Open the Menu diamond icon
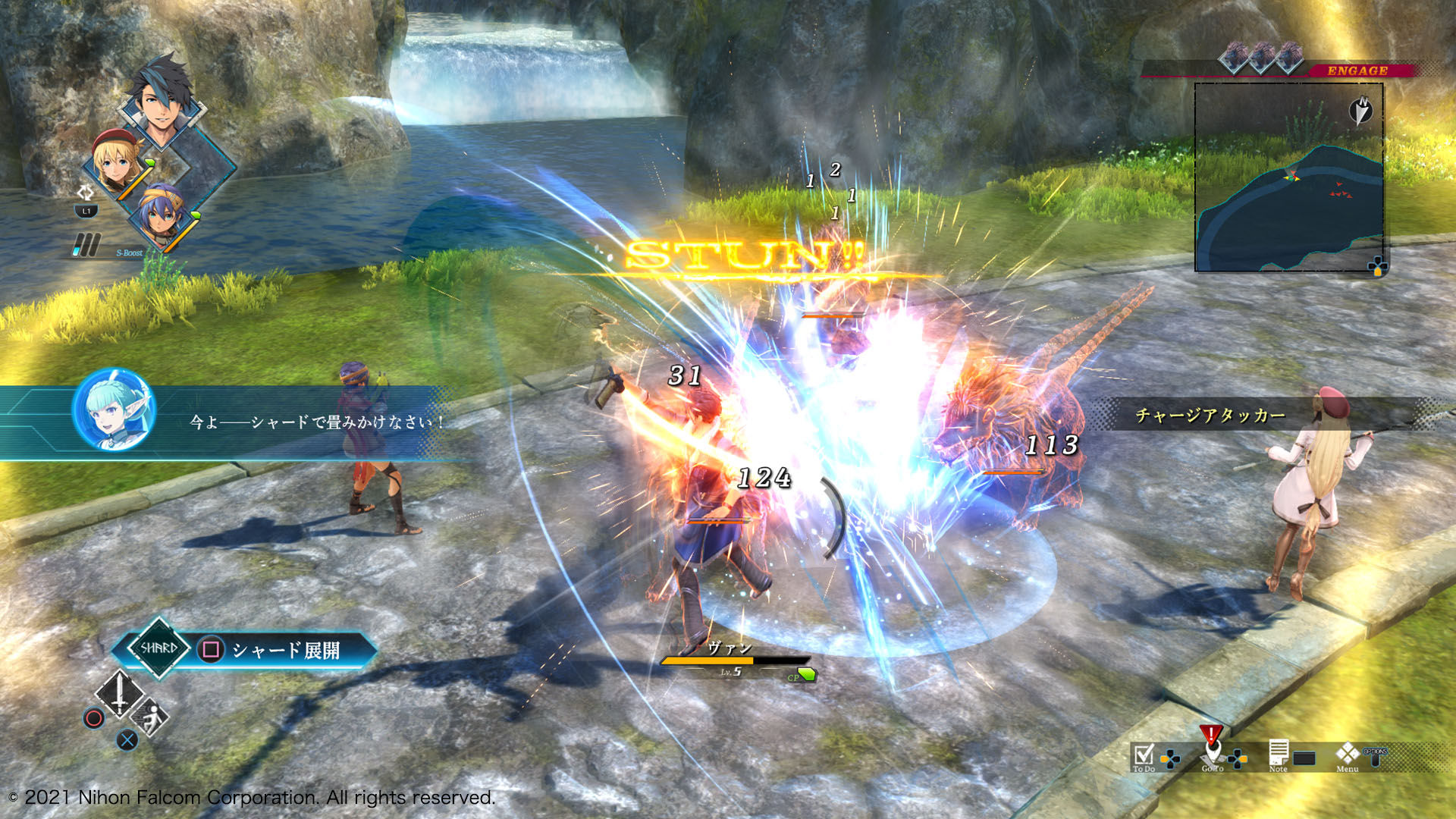This screenshot has height=819, width=1456. tap(1348, 754)
